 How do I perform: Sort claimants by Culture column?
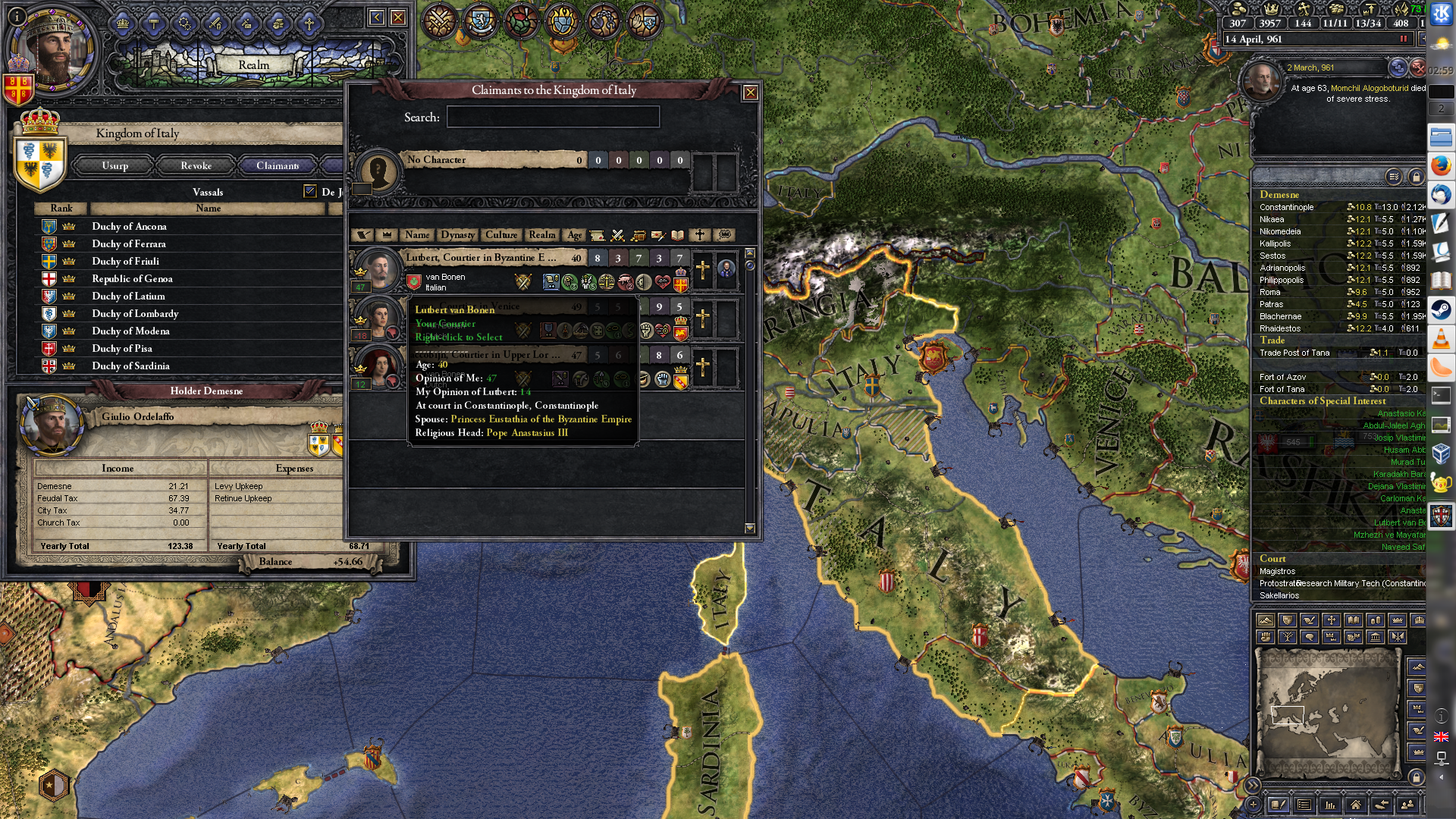click(x=501, y=235)
